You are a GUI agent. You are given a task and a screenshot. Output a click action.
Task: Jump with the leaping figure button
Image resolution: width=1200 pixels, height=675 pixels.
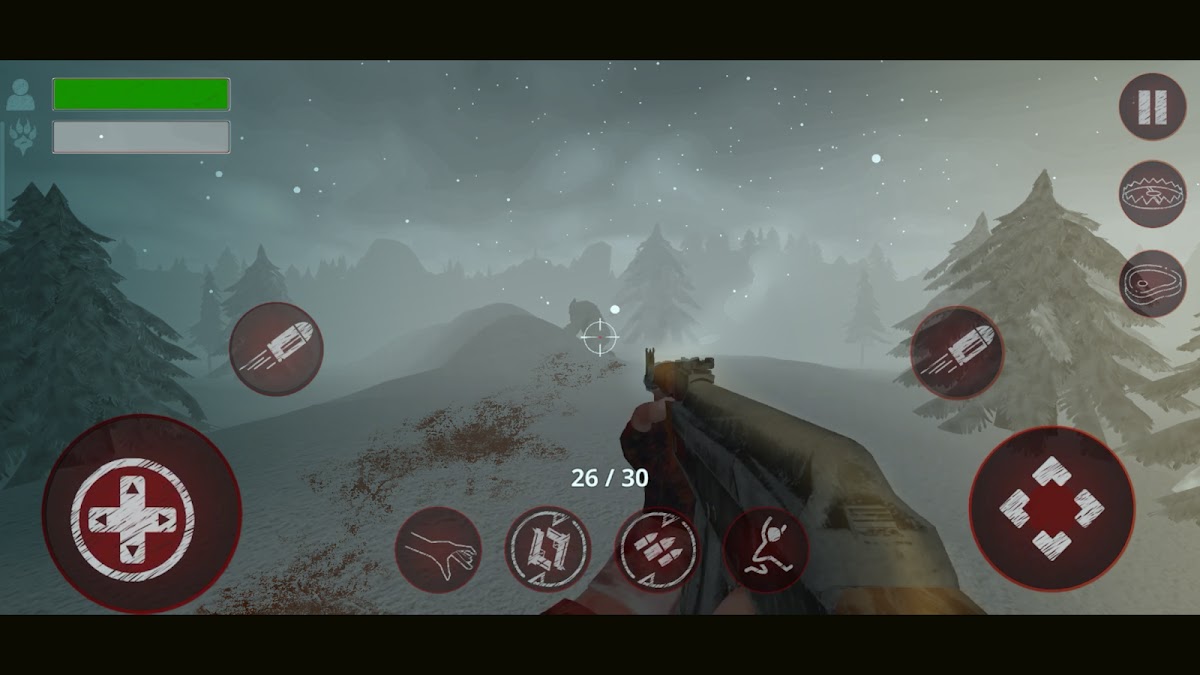pyautogui.click(x=765, y=550)
